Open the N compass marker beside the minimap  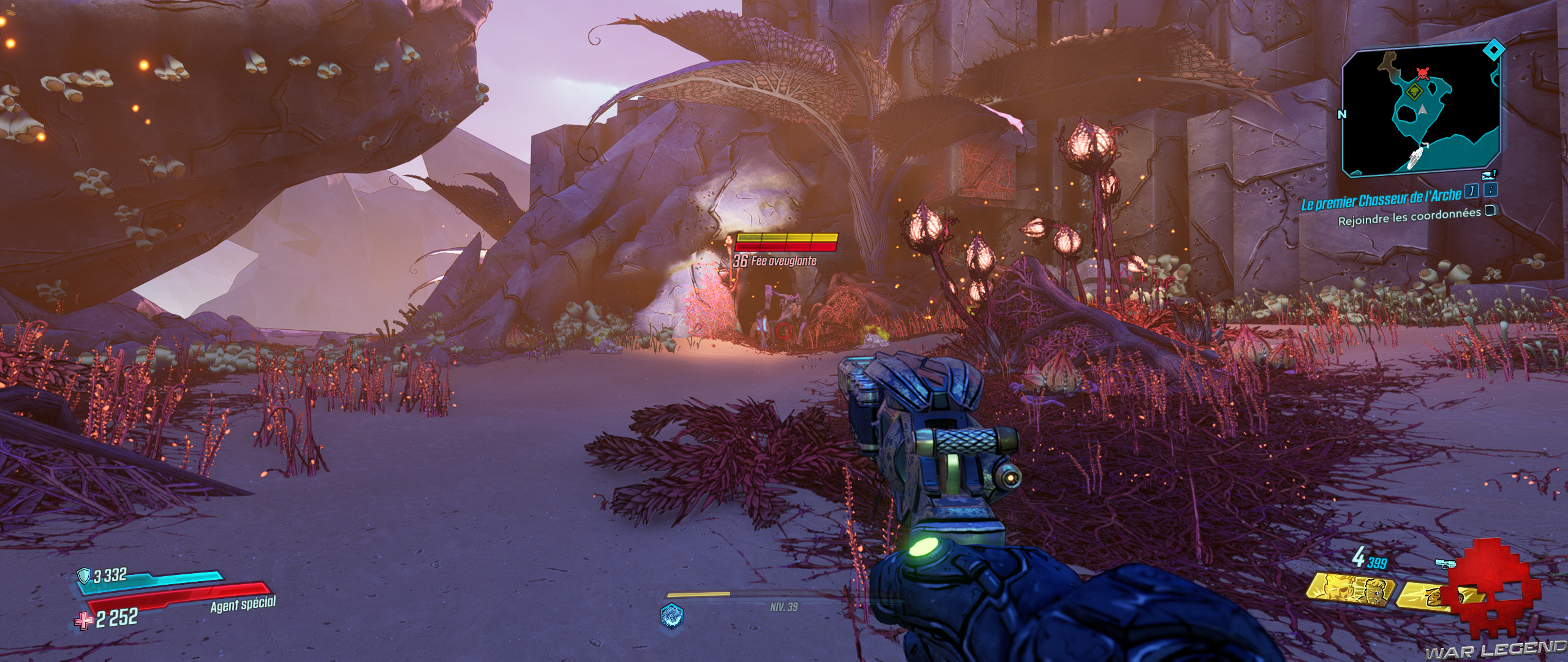[1342, 114]
